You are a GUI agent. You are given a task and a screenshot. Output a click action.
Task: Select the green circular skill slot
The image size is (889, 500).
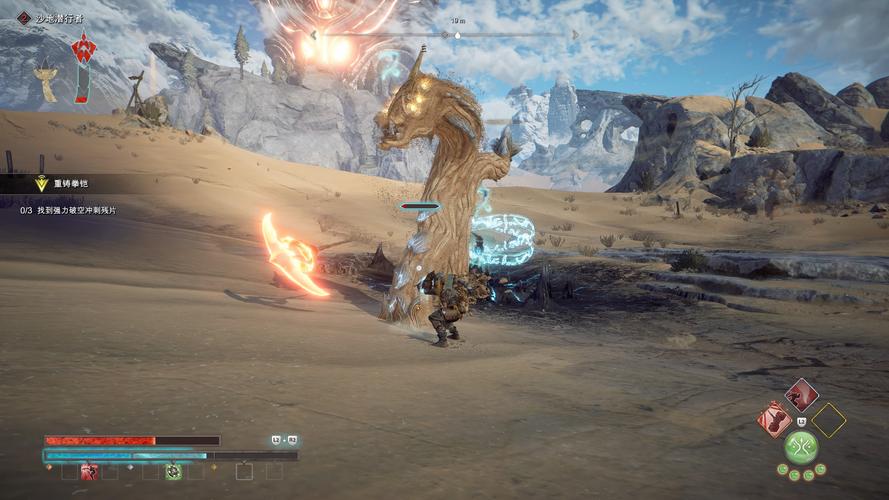(x=173, y=471)
